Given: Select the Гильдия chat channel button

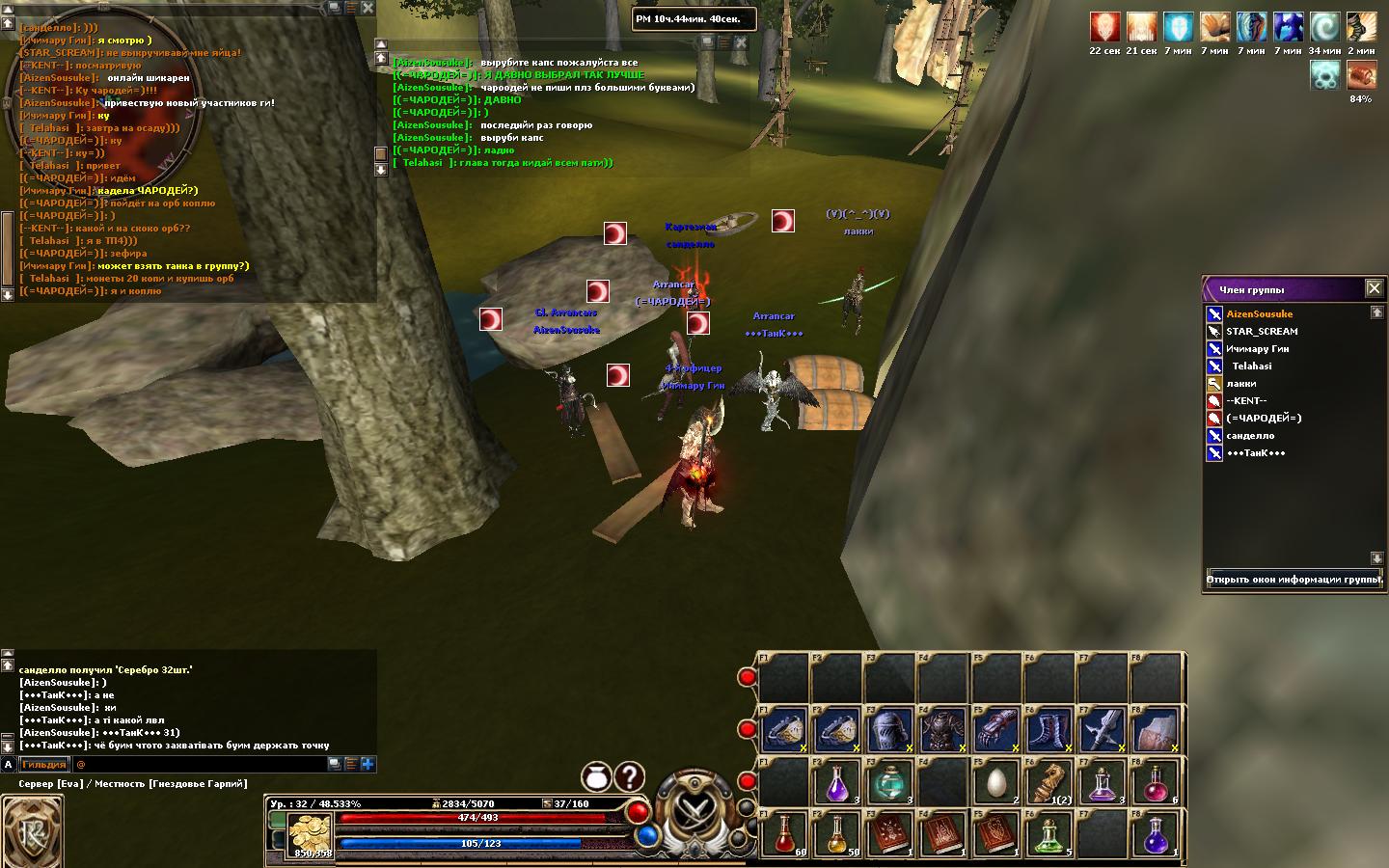Looking at the screenshot, I should 44,764.
